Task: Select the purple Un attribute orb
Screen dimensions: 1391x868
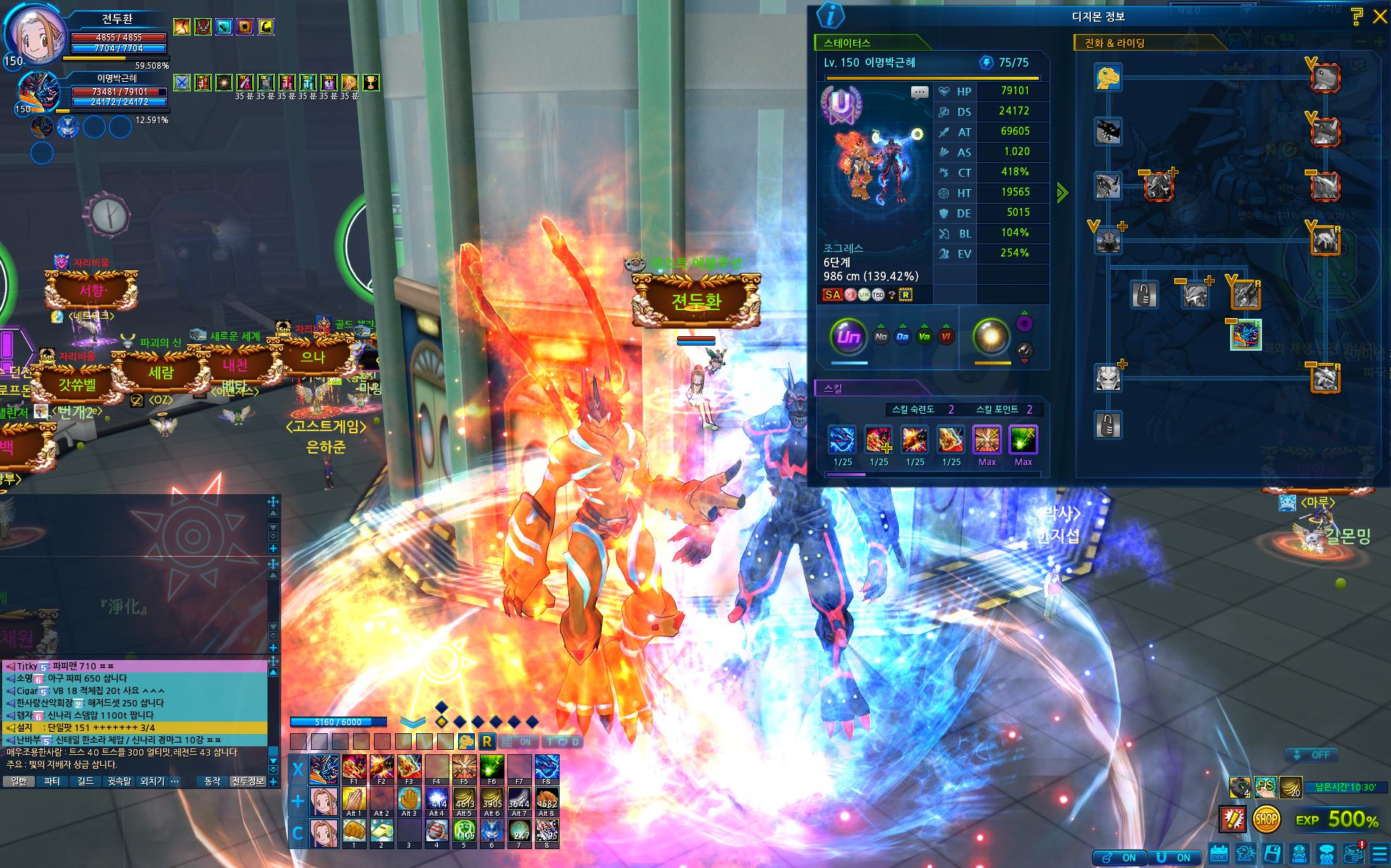Action: tap(848, 337)
